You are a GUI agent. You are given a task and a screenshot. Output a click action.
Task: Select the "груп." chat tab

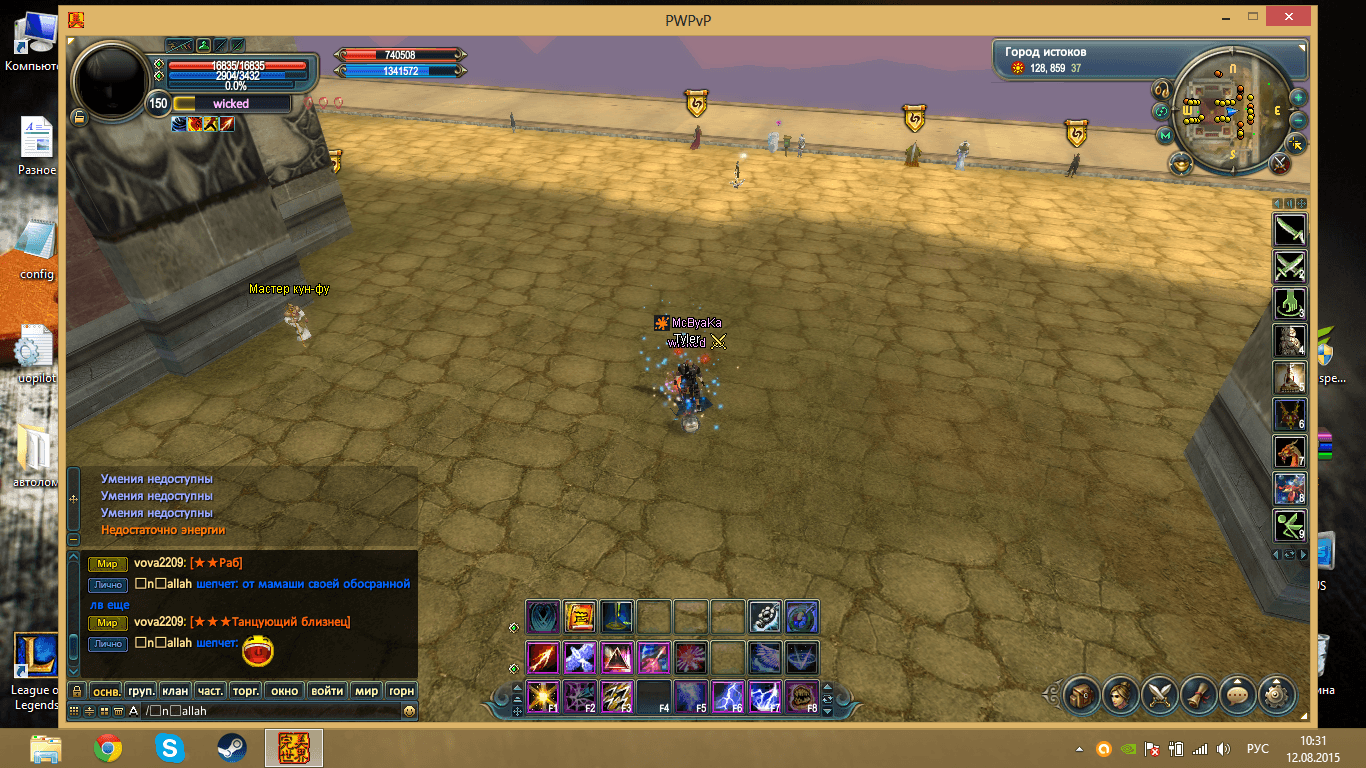(x=140, y=690)
